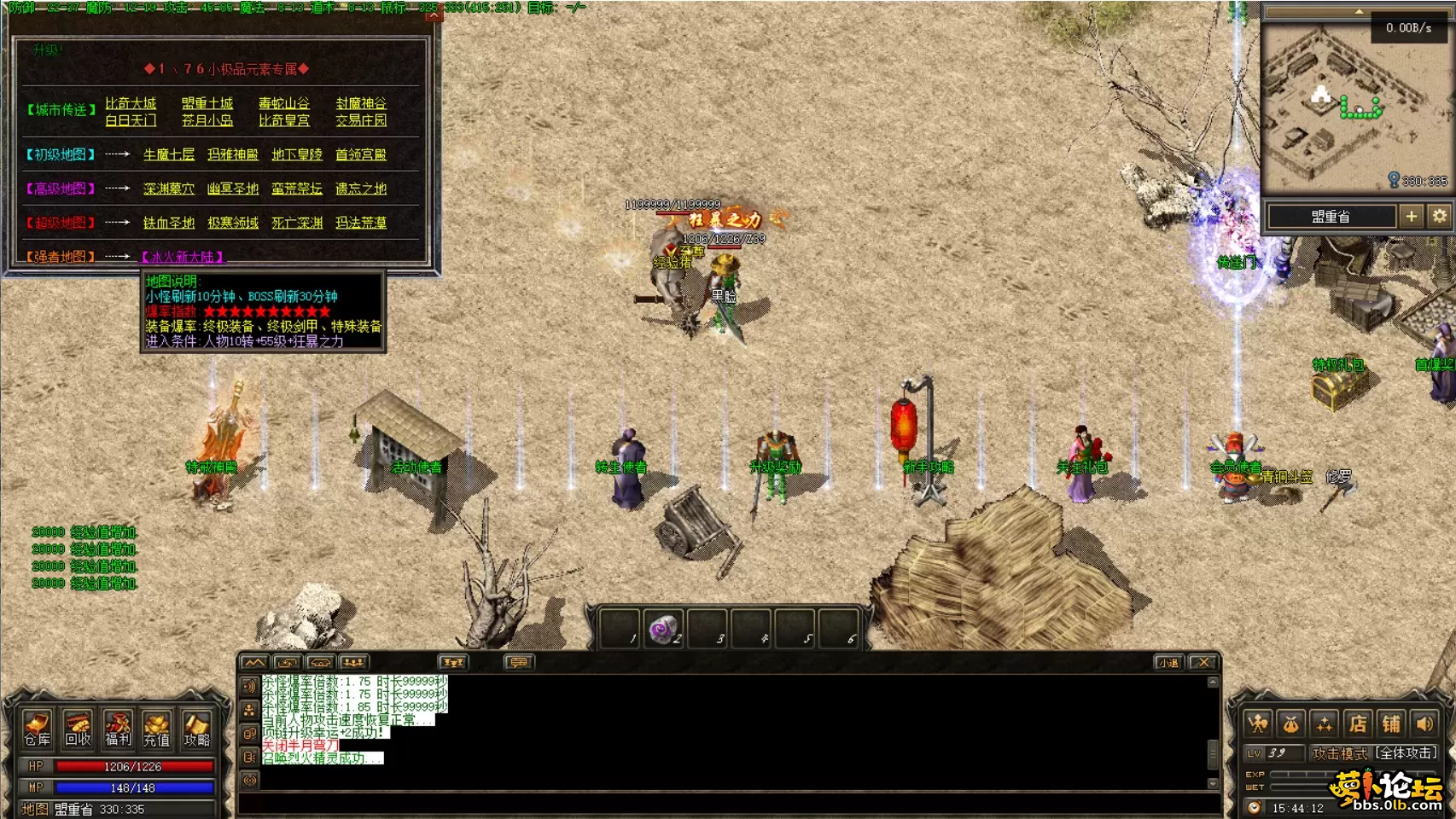Enter the 死亡深渊 super map

pyautogui.click(x=297, y=223)
